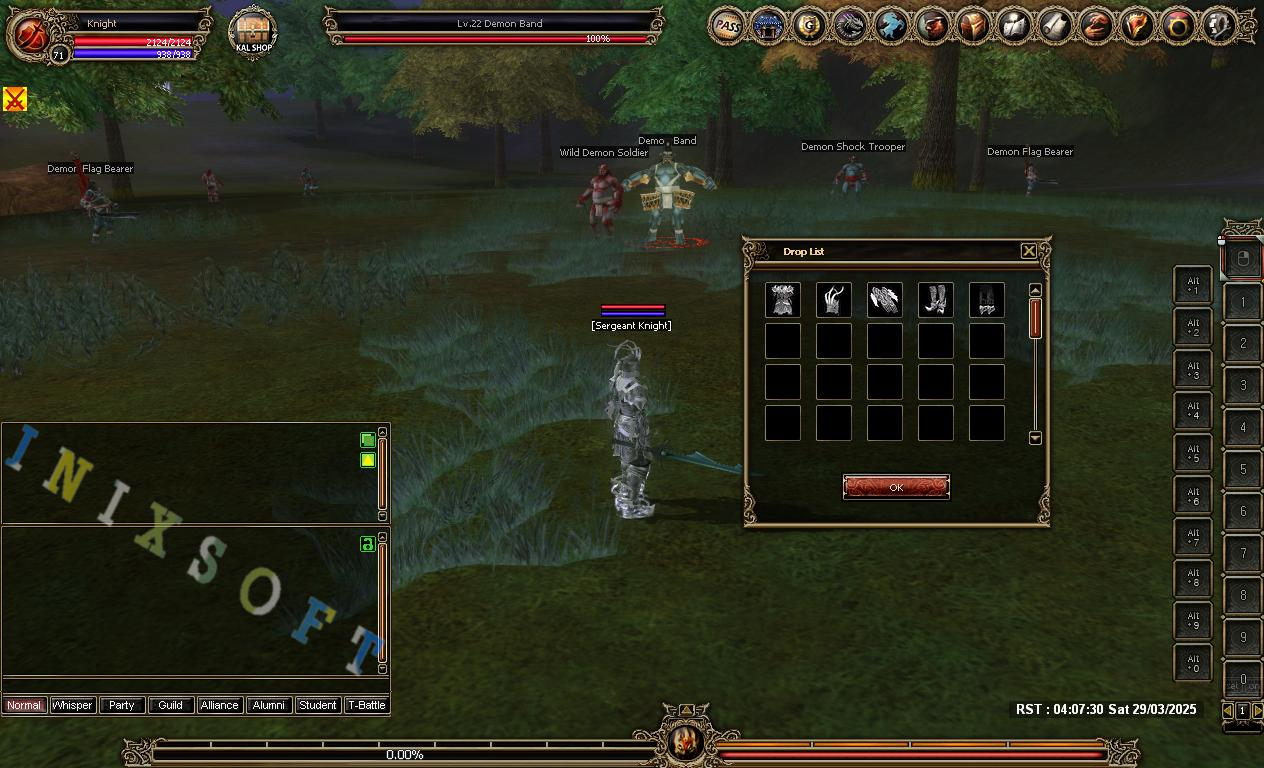Select the boots drop item
The width and height of the screenshot is (1264, 768).
[935, 300]
